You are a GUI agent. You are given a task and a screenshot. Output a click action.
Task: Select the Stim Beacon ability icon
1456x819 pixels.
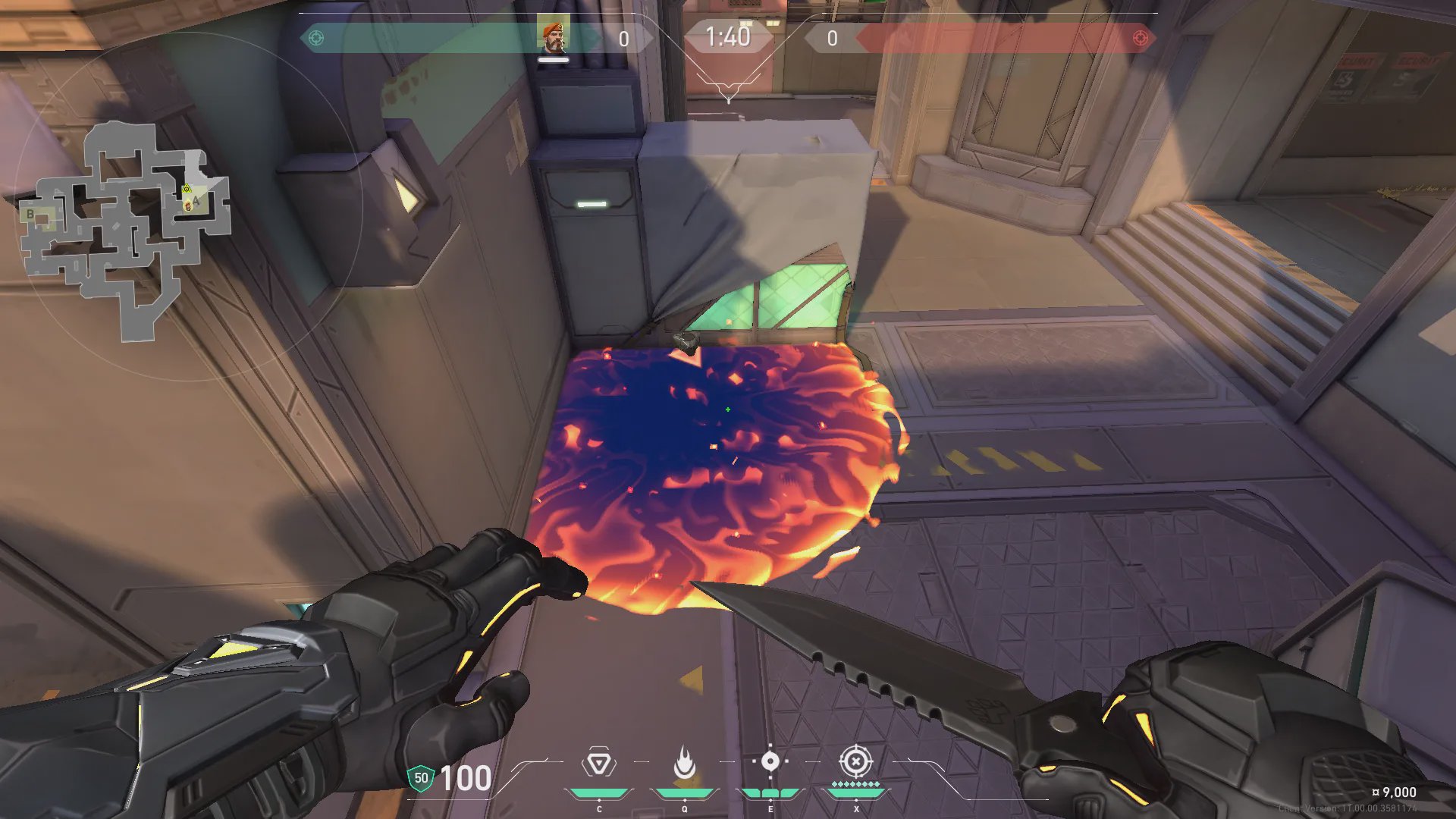coord(598,763)
